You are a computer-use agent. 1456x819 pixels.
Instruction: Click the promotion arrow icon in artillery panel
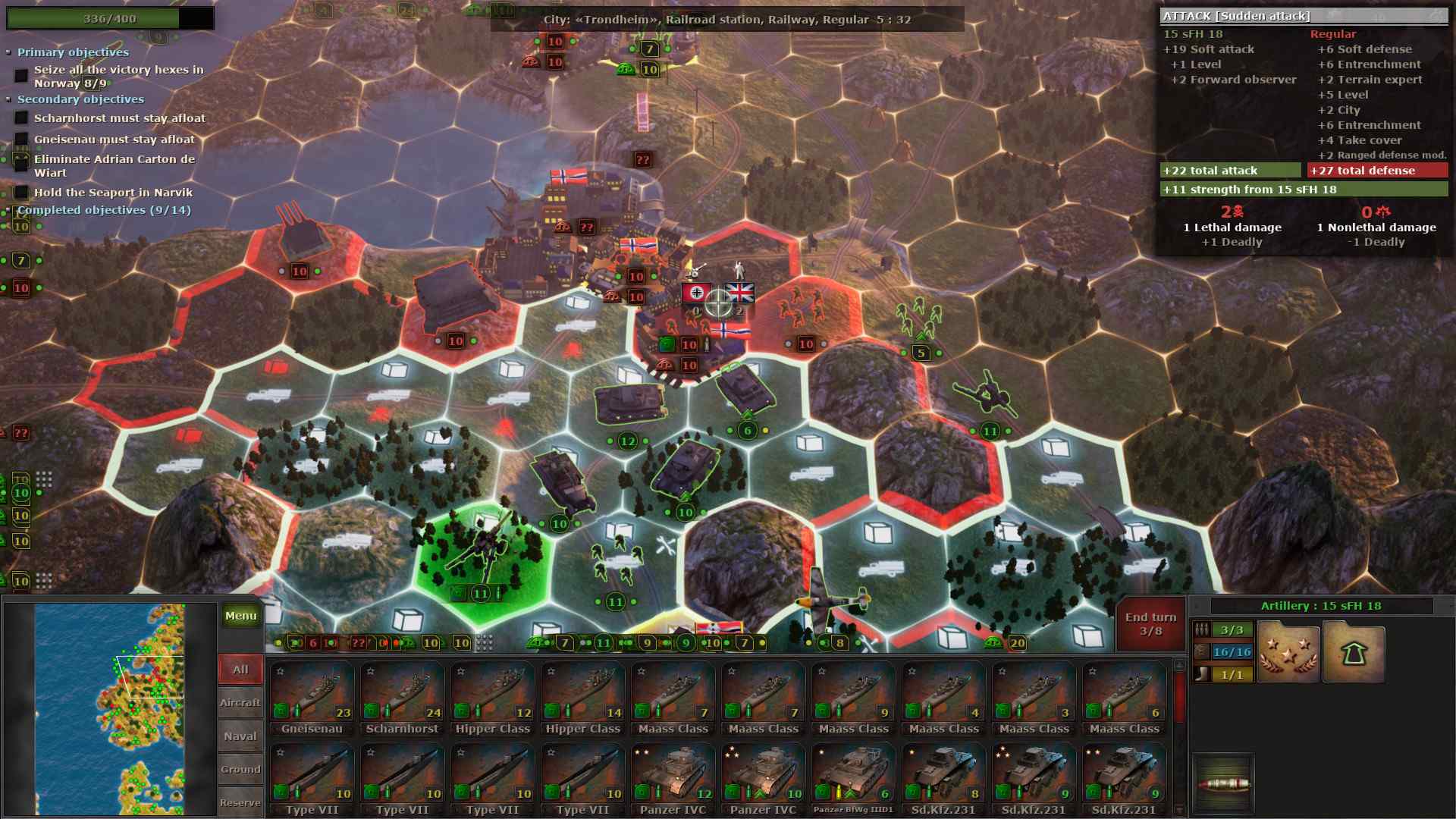click(x=1354, y=653)
